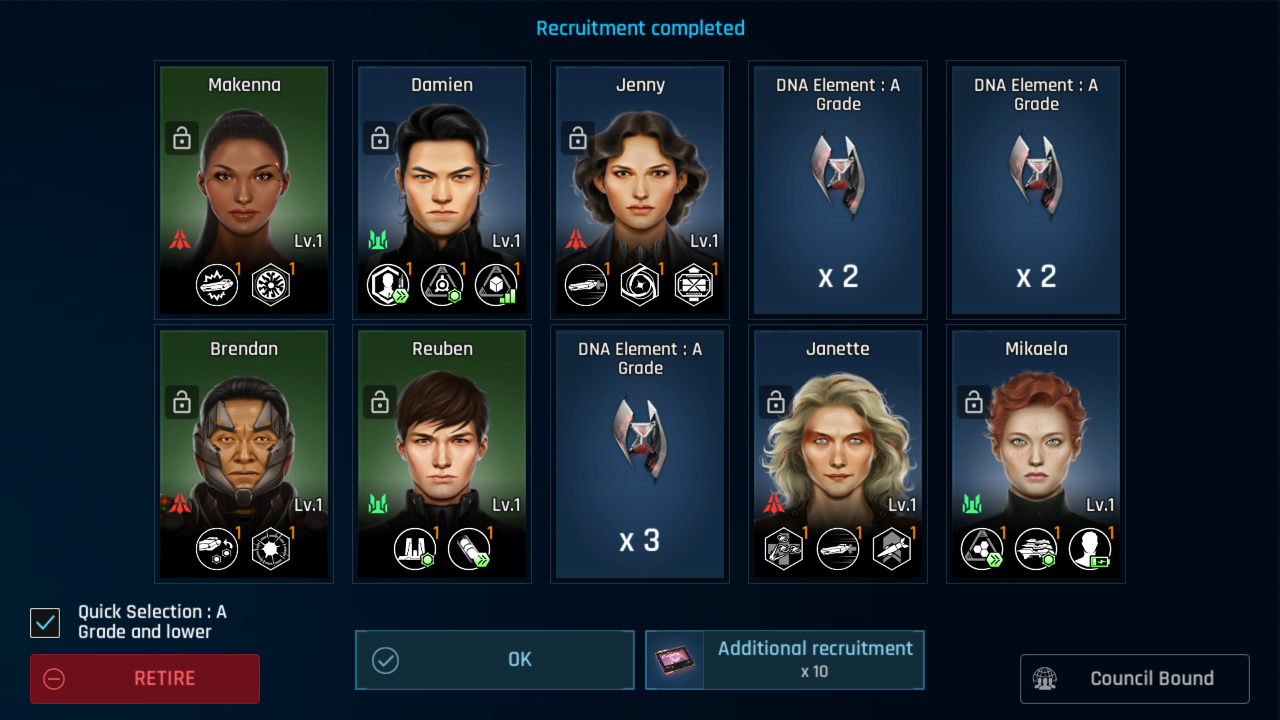Confirm recruitment with the OK button
The image size is (1280, 720).
[495, 660]
